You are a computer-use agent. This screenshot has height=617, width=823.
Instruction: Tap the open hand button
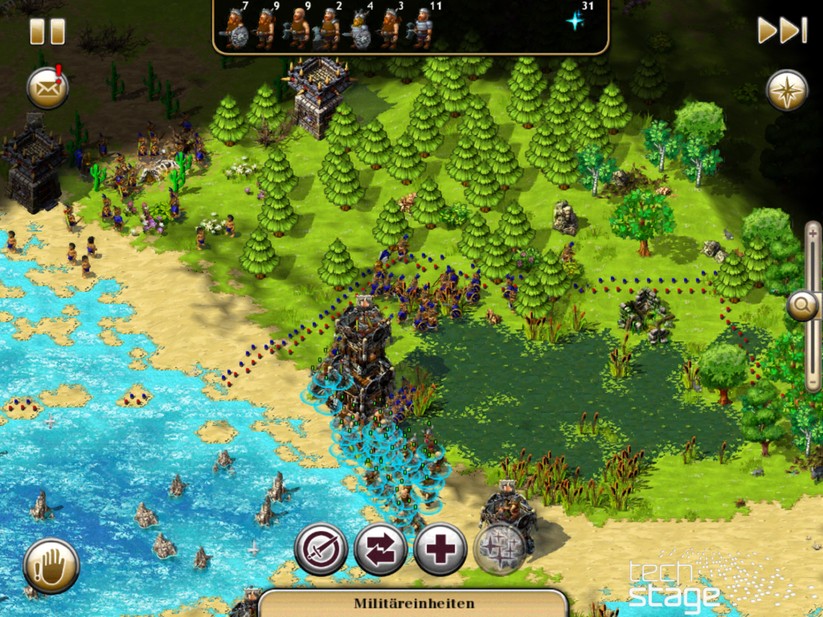tap(50, 565)
